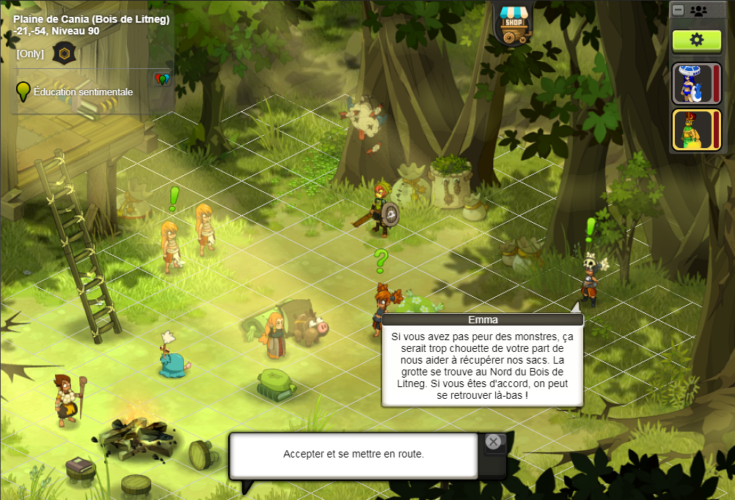Minimize the party panel
Image resolution: width=735 pixels, height=500 pixels.
coord(678,10)
